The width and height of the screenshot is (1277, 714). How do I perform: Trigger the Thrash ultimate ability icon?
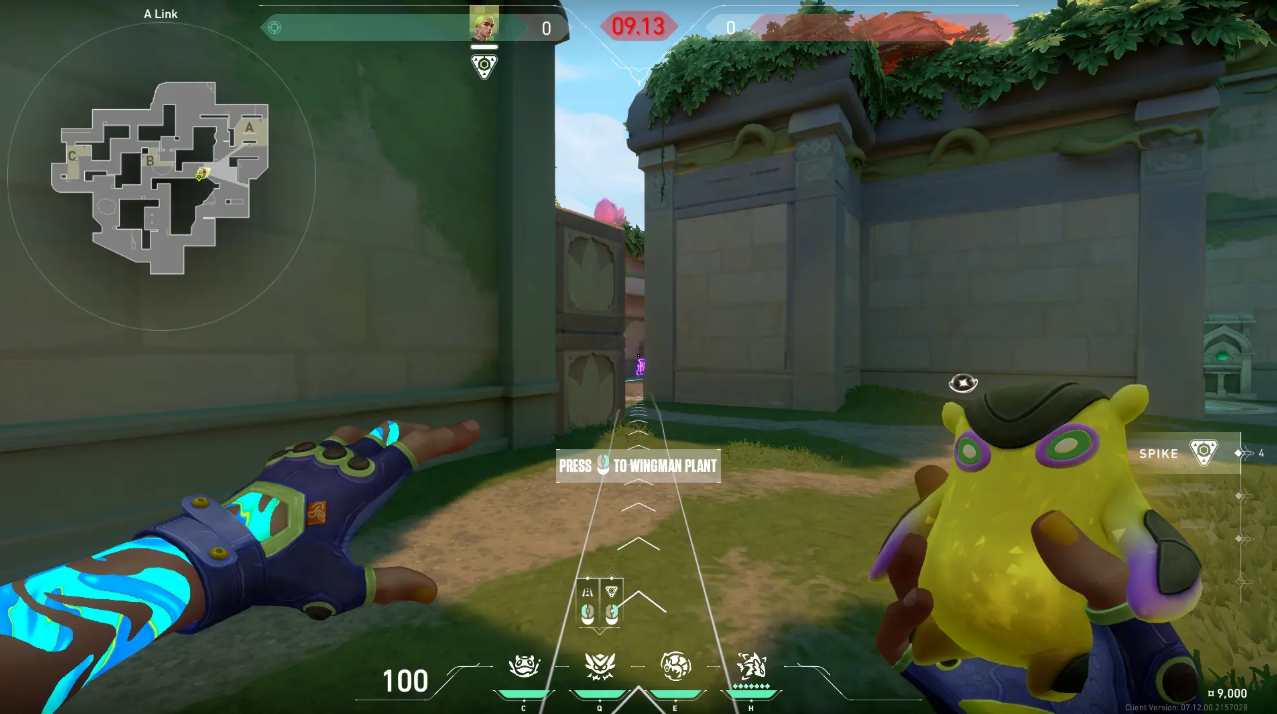751,666
